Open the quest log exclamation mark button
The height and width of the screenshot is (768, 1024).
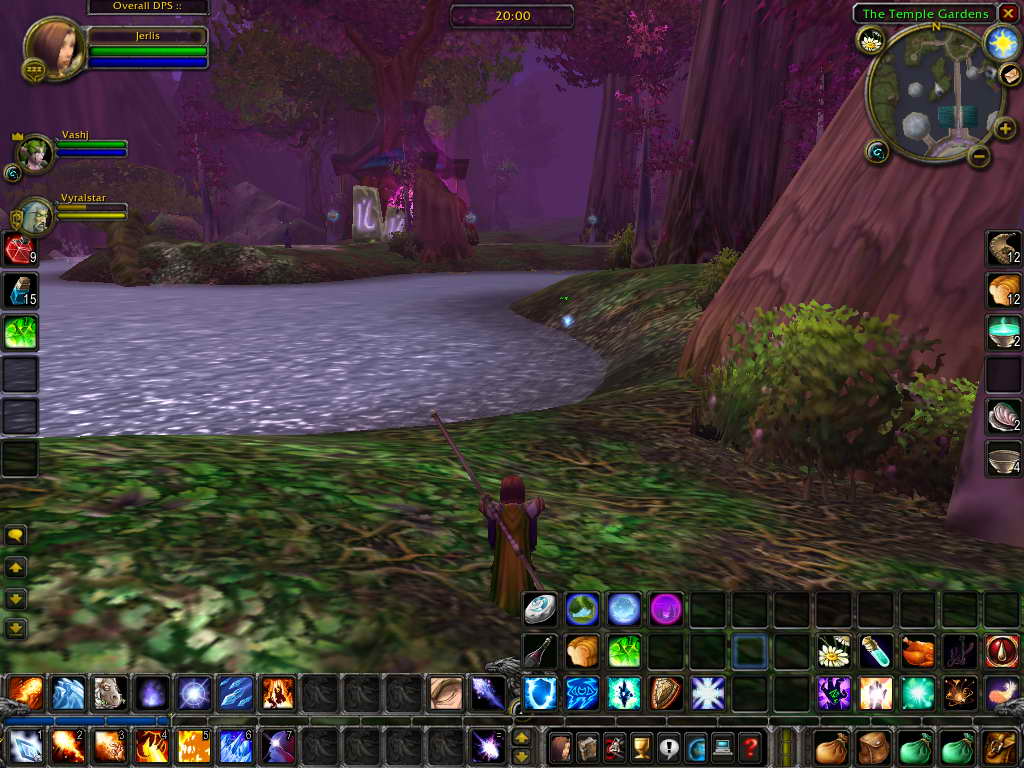pos(668,747)
